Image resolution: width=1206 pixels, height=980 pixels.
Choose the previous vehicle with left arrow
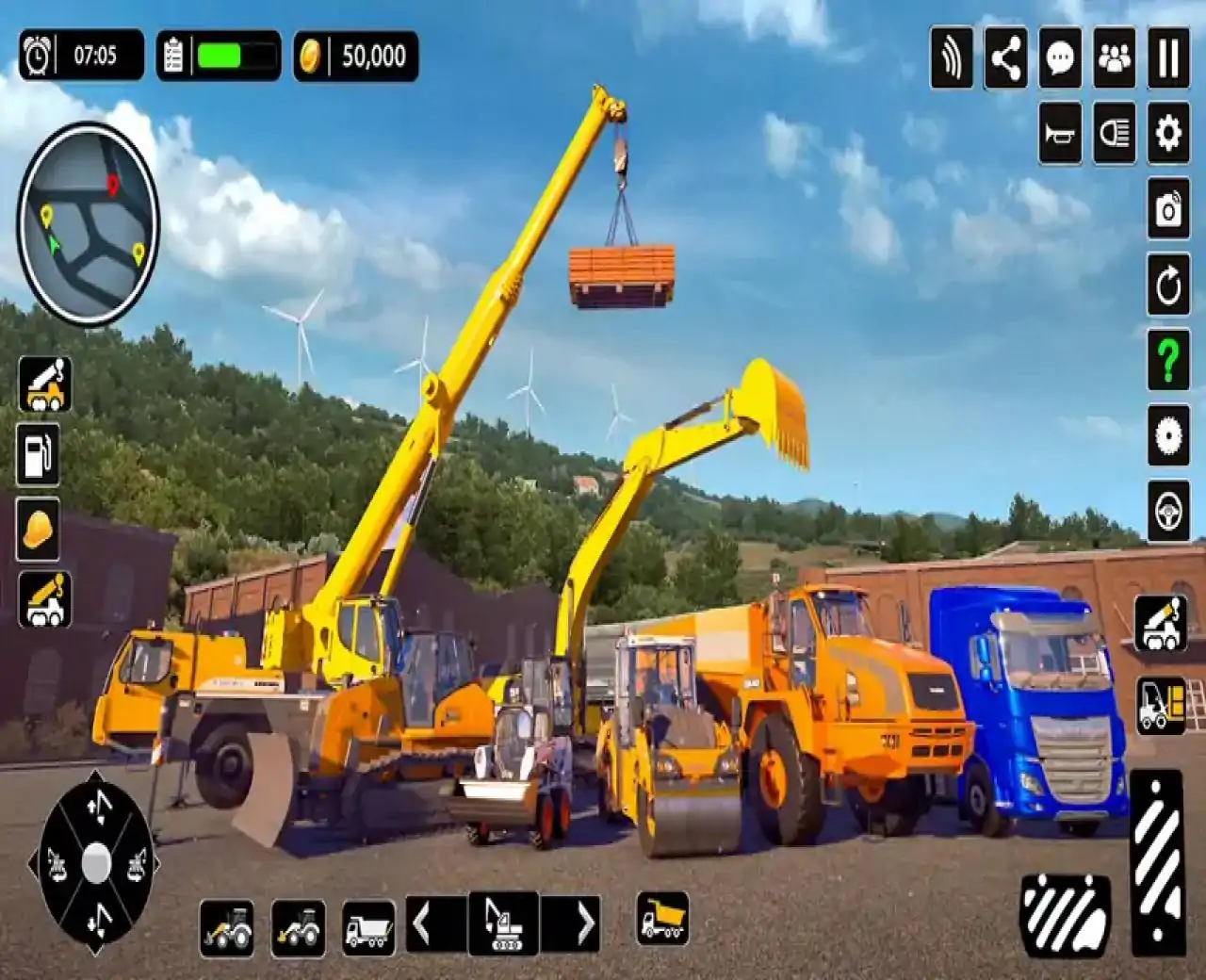point(423,923)
